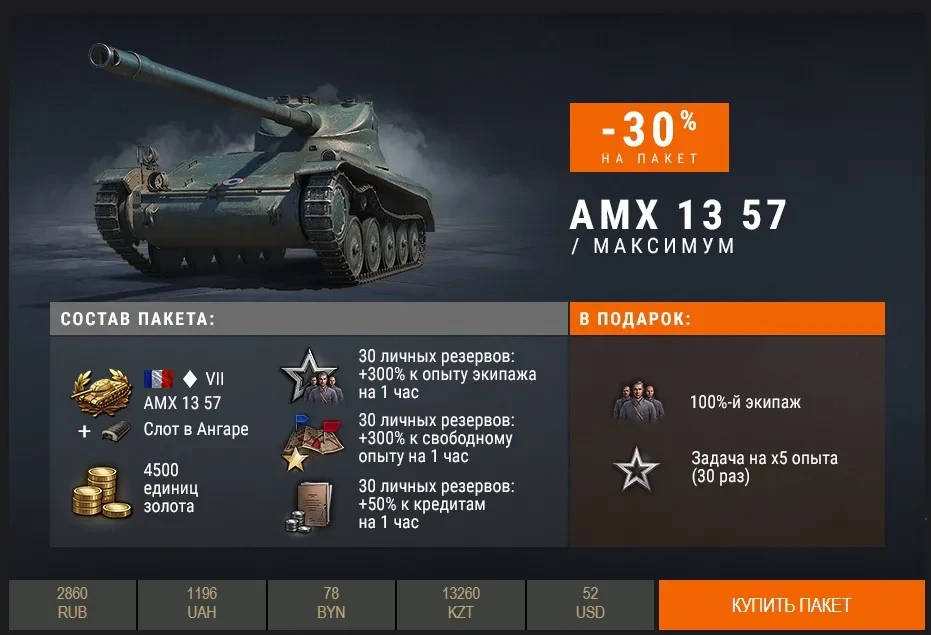
Task: Select the USD price option
Action: (x=590, y=604)
